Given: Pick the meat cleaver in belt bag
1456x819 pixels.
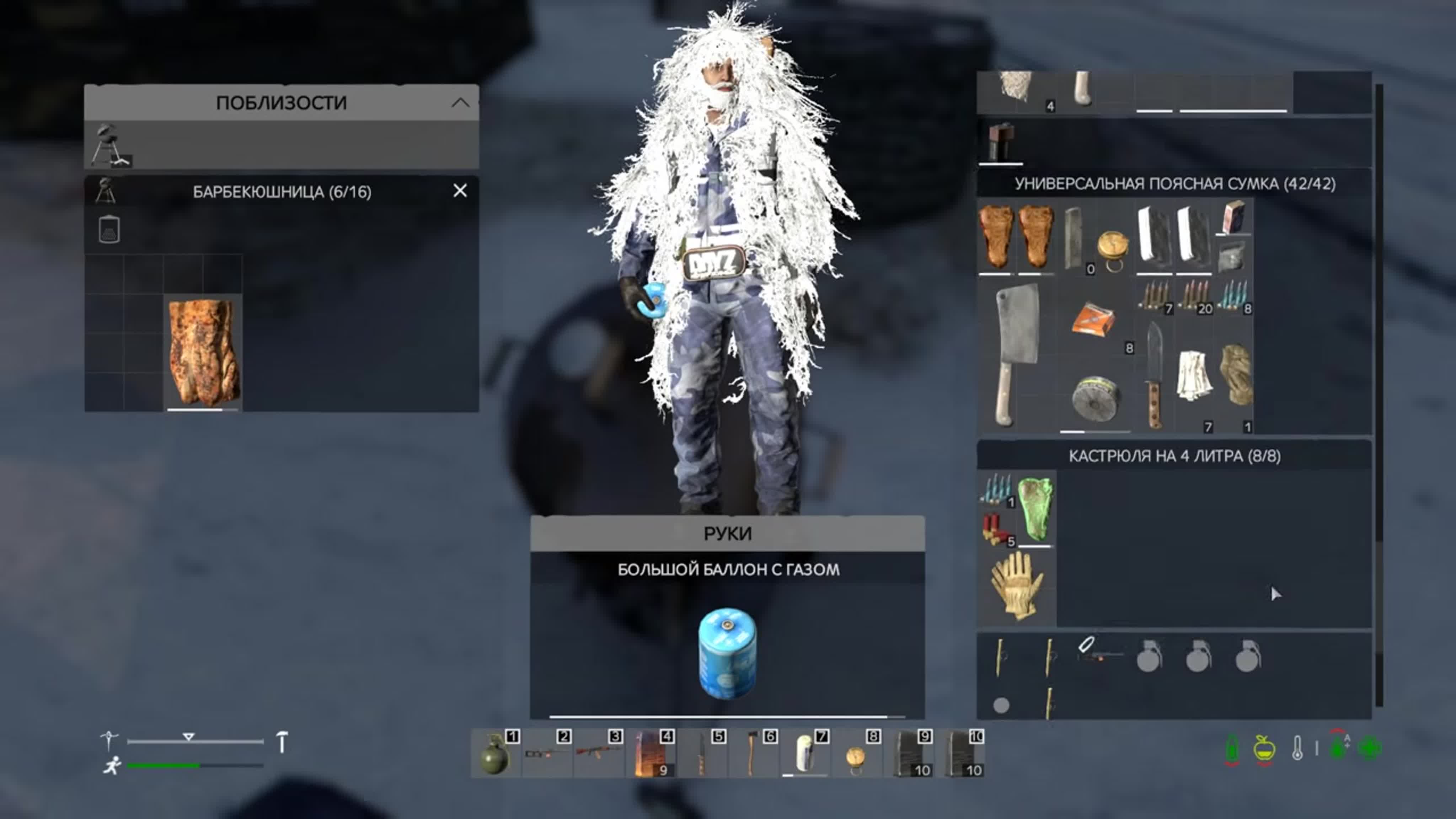Looking at the screenshot, I should 1016,353.
